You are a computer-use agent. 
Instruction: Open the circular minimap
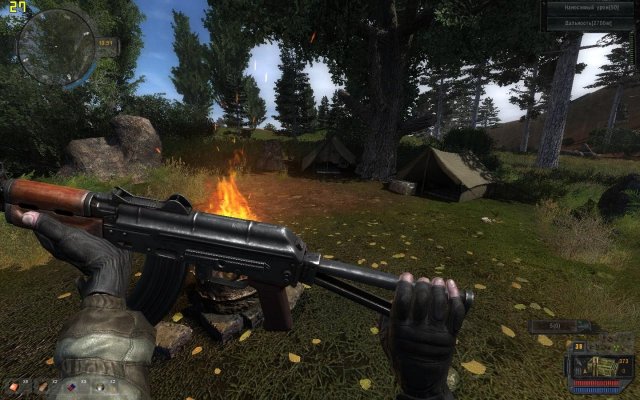click(x=56, y=46)
